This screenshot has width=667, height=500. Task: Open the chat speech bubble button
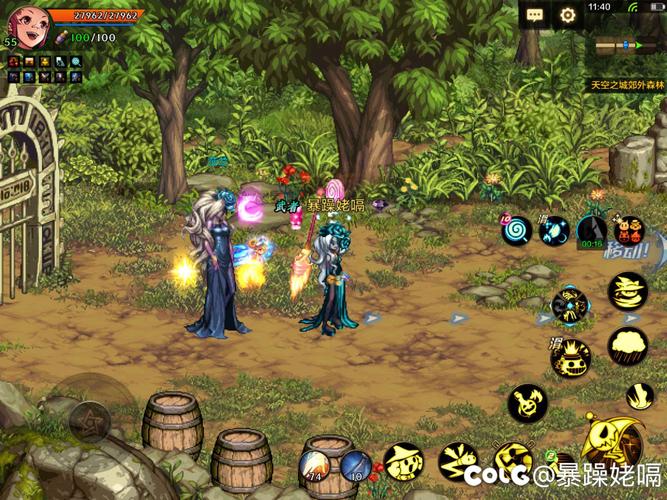[x=535, y=15]
